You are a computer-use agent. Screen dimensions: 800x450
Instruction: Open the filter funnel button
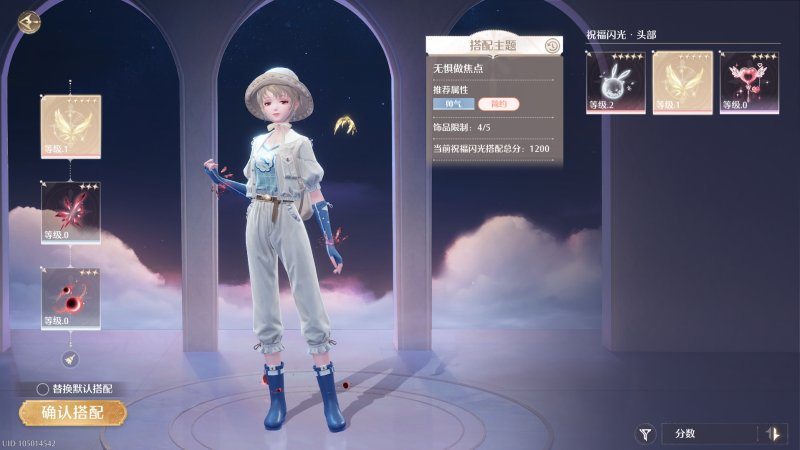click(x=646, y=434)
